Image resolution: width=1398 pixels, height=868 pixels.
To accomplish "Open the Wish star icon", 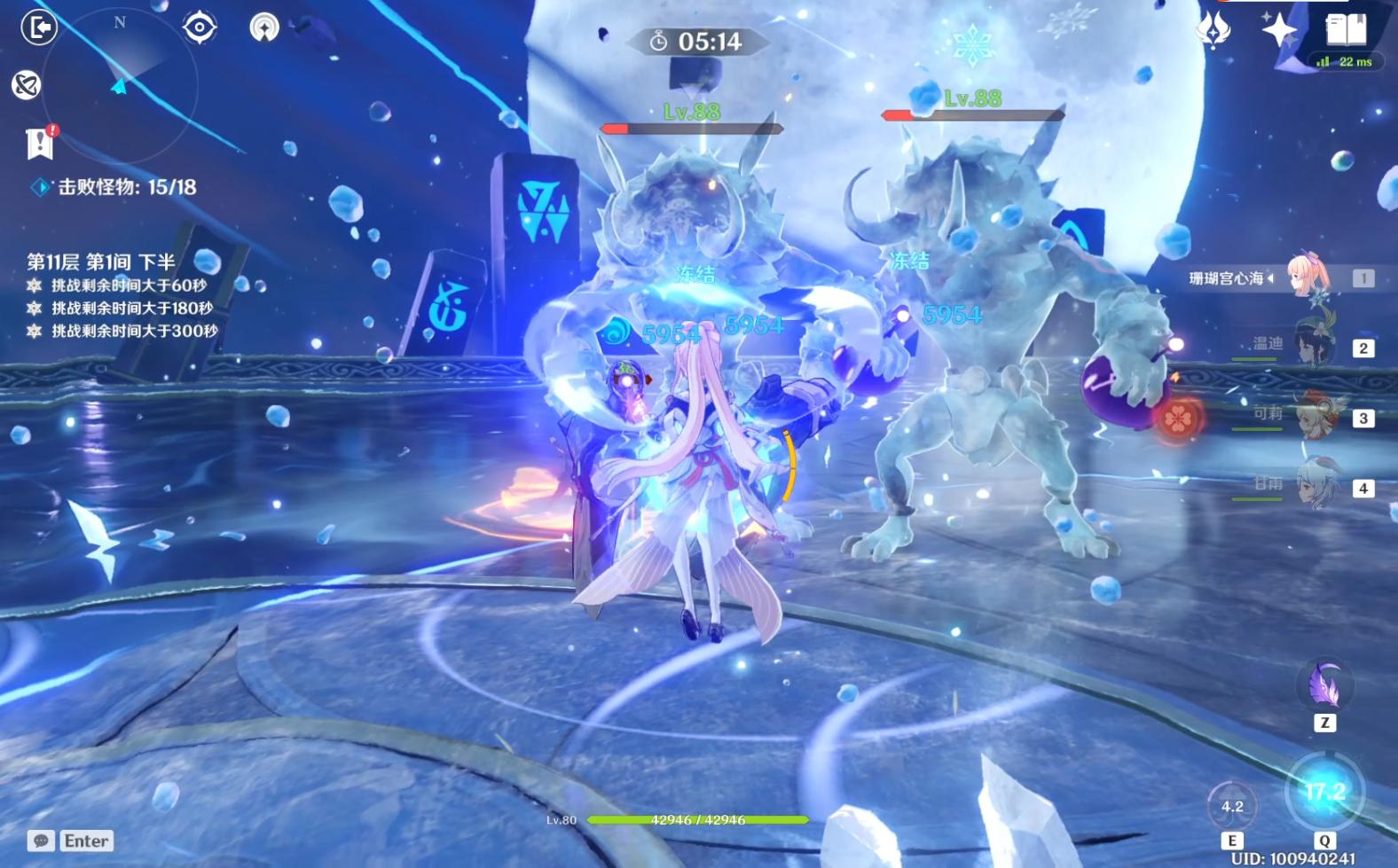I will (x=1279, y=30).
